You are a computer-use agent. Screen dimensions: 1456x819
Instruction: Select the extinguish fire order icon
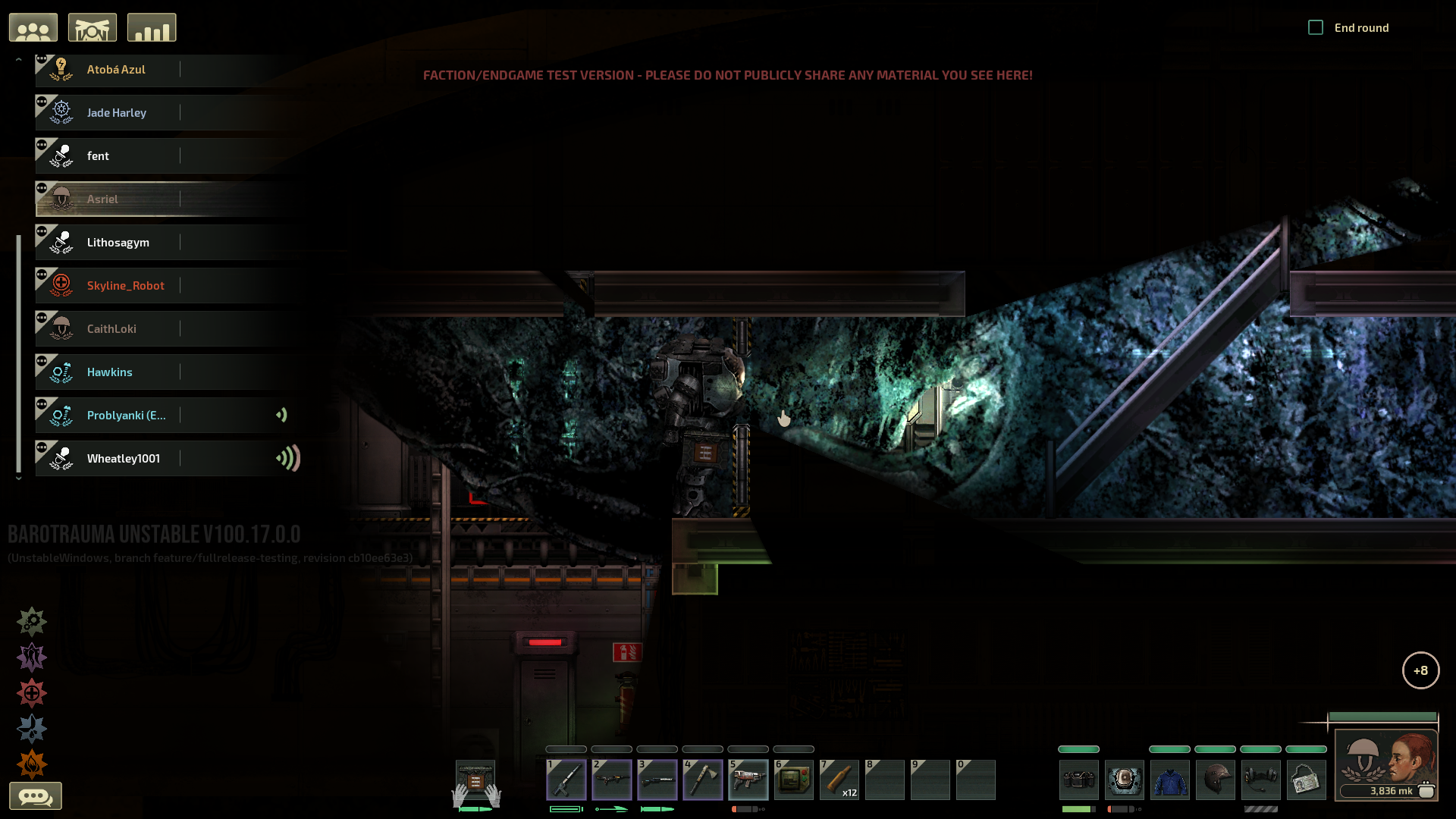coord(31,763)
